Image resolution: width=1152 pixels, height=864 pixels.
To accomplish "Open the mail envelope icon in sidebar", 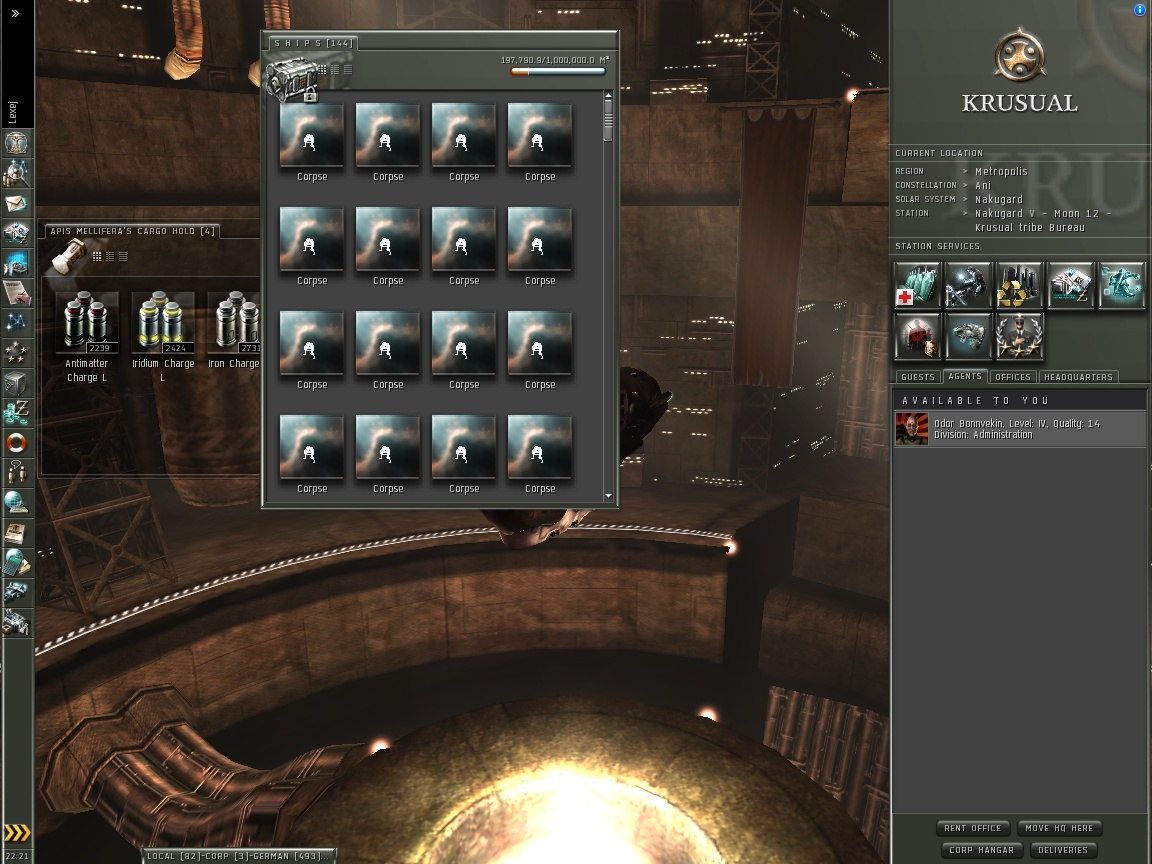I will point(16,204).
